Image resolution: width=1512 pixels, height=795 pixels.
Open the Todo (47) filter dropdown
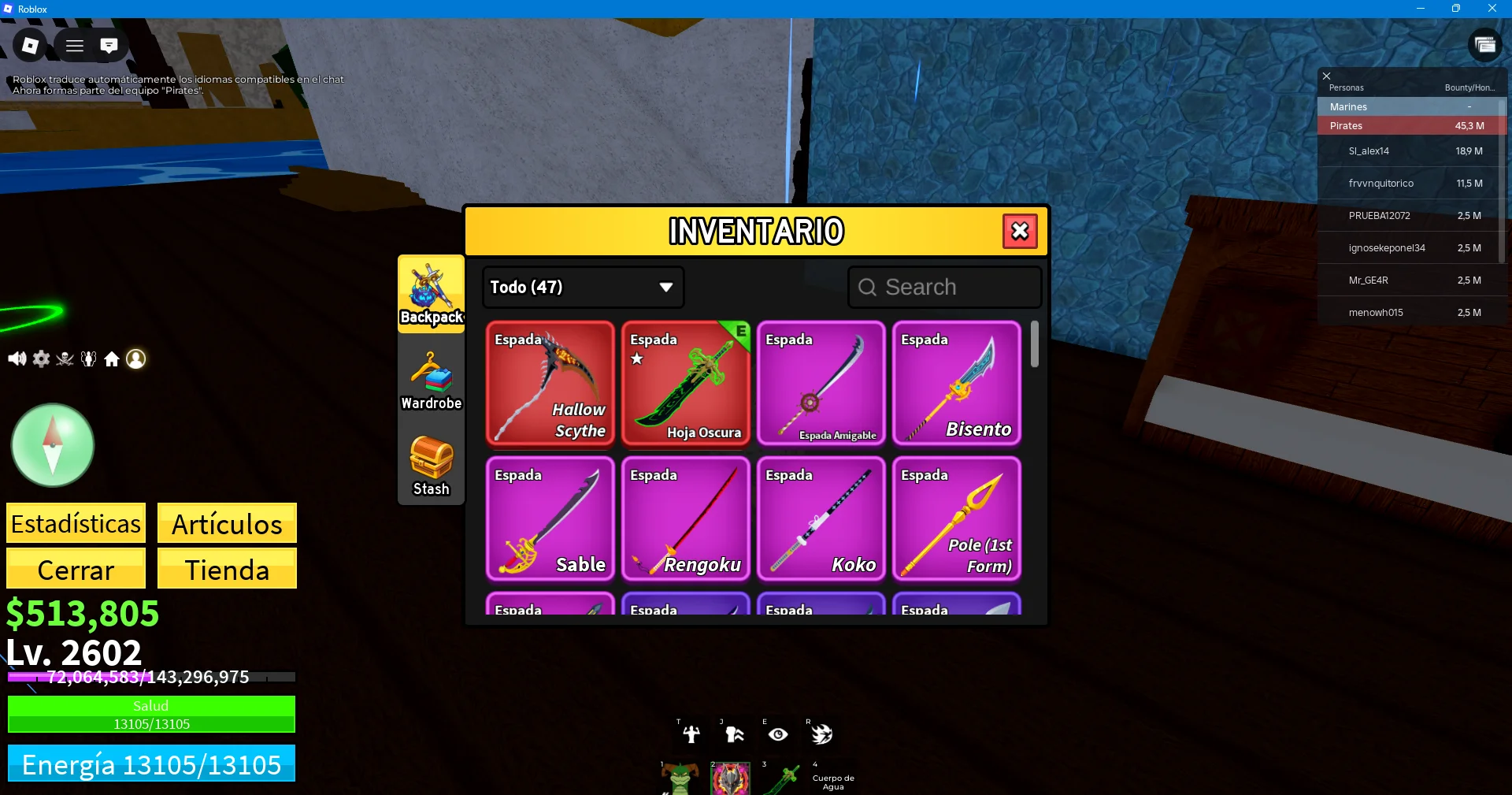(x=583, y=287)
